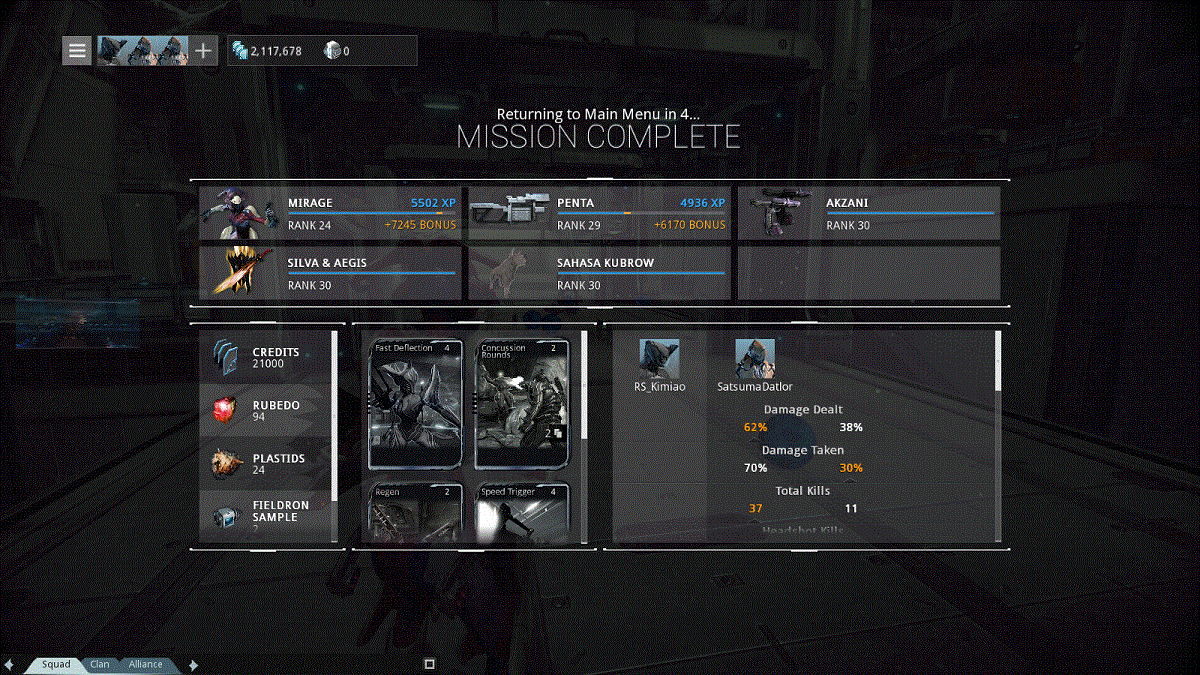Switch to the Alliance chat tab
Image resolution: width=1200 pixels, height=675 pixels.
coord(145,664)
